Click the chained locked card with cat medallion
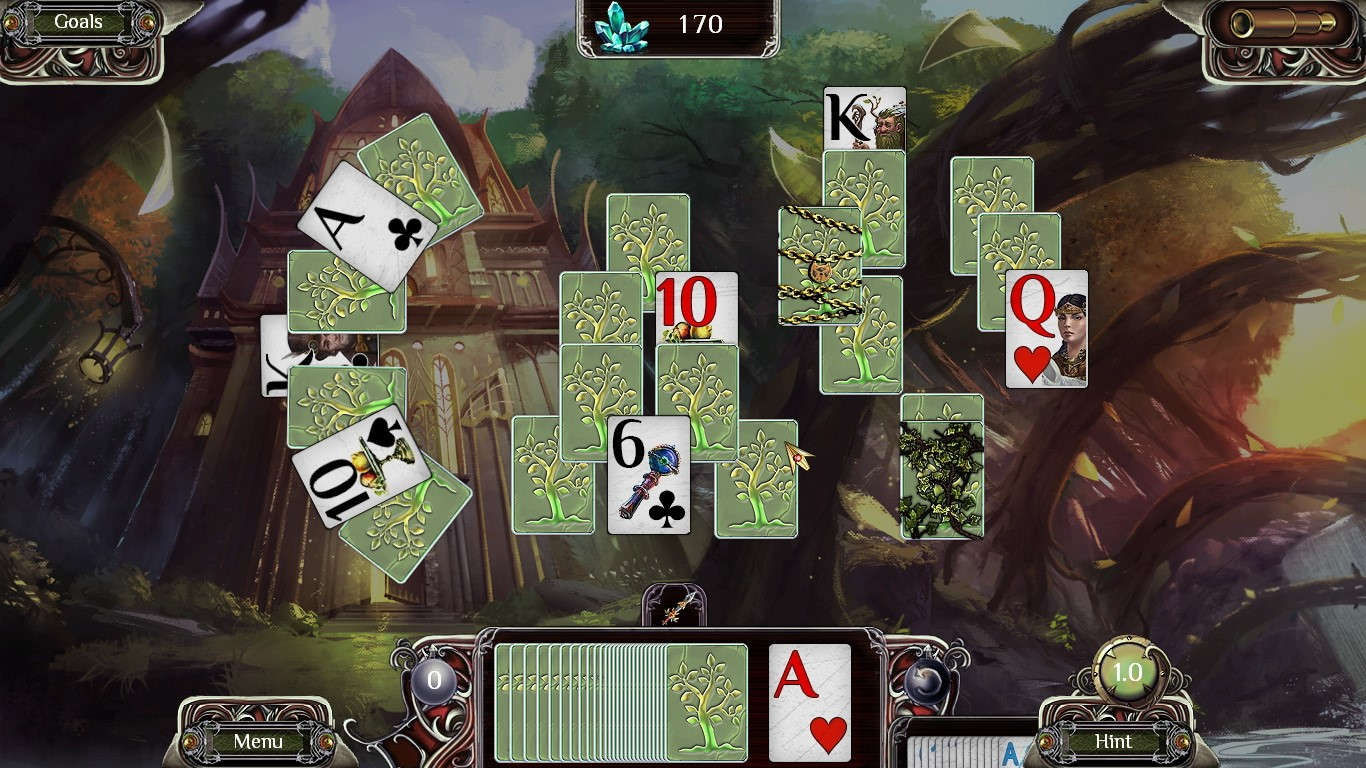This screenshot has width=1366, height=768. [x=821, y=266]
